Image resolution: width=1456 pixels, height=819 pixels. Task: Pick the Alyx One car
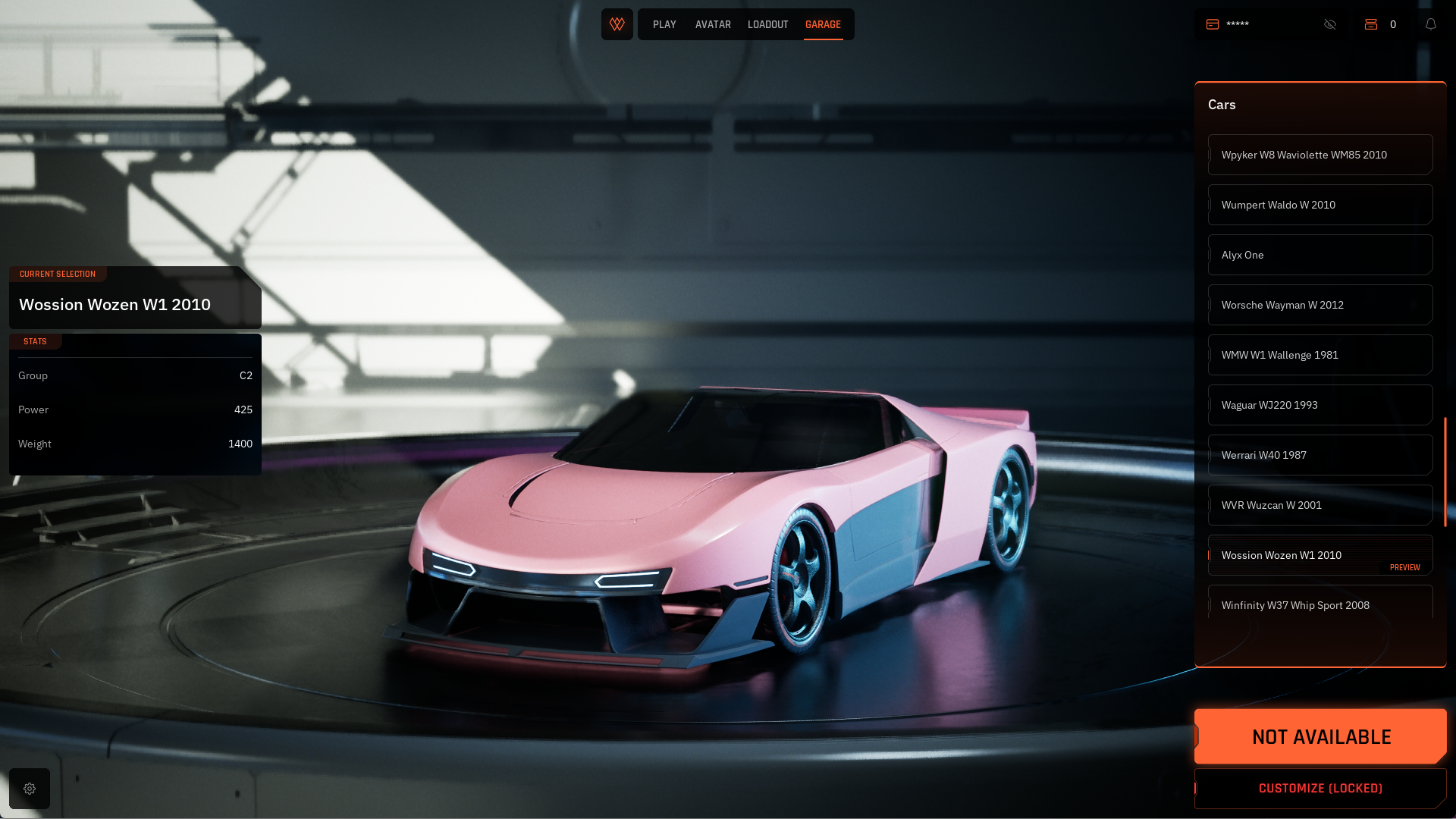click(1319, 255)
